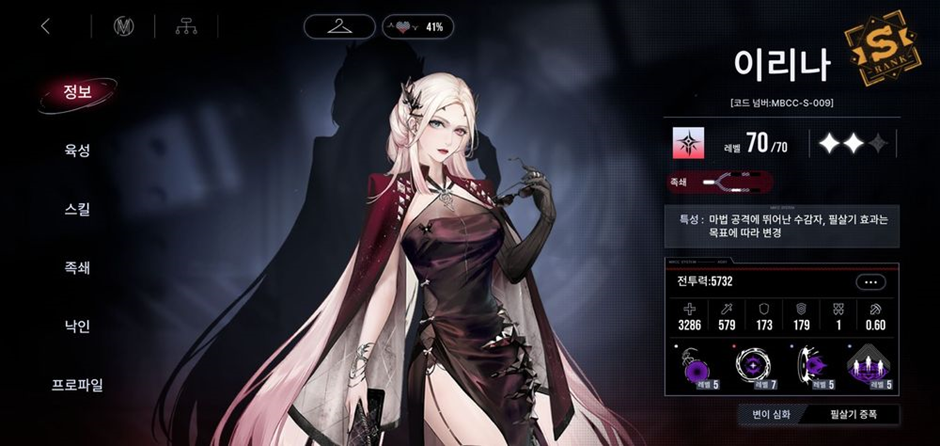
Task: Switch to the 스킬 skill tab
Action: [77, 209]
